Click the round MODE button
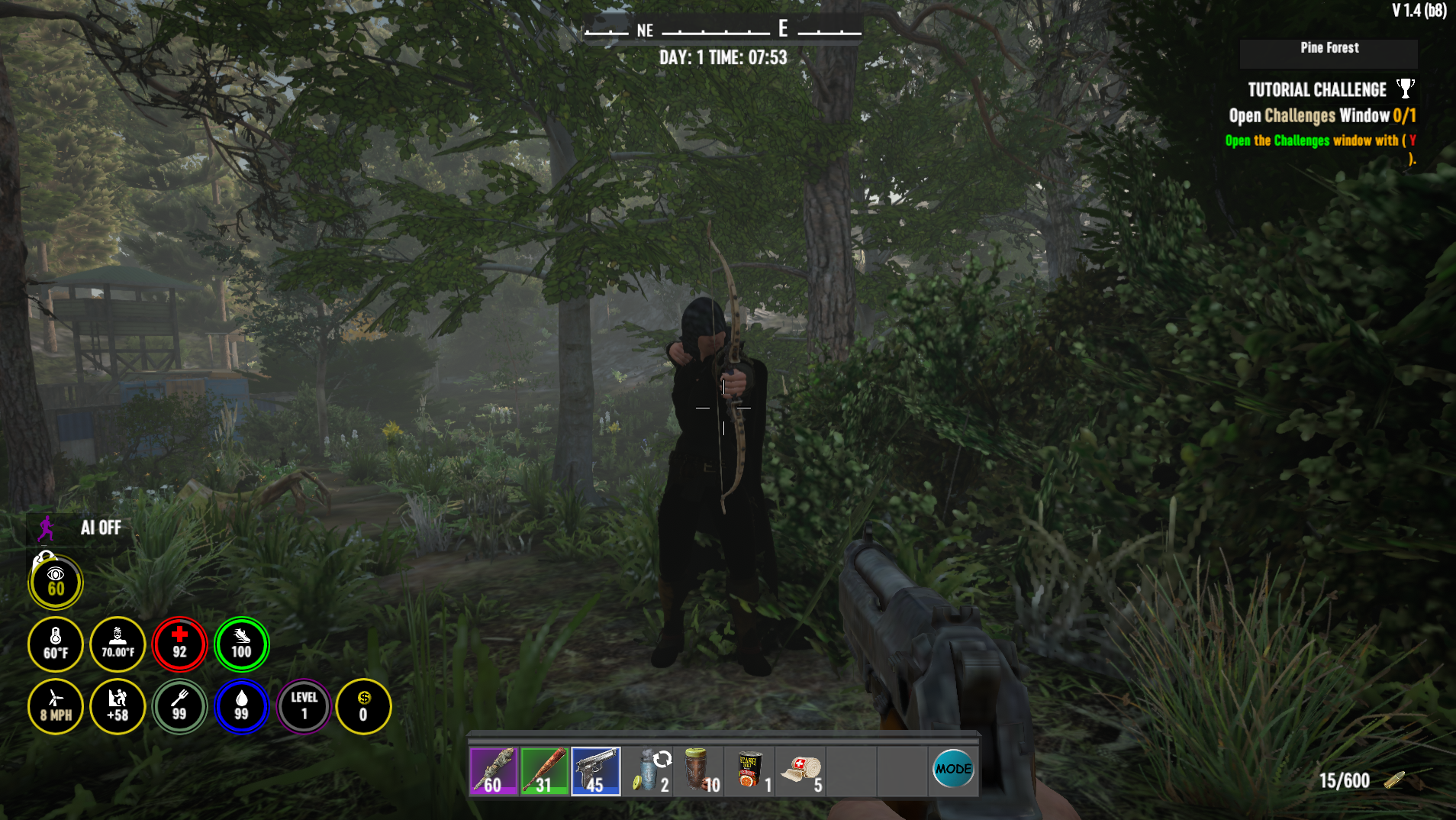 click(x=953, y=769)
